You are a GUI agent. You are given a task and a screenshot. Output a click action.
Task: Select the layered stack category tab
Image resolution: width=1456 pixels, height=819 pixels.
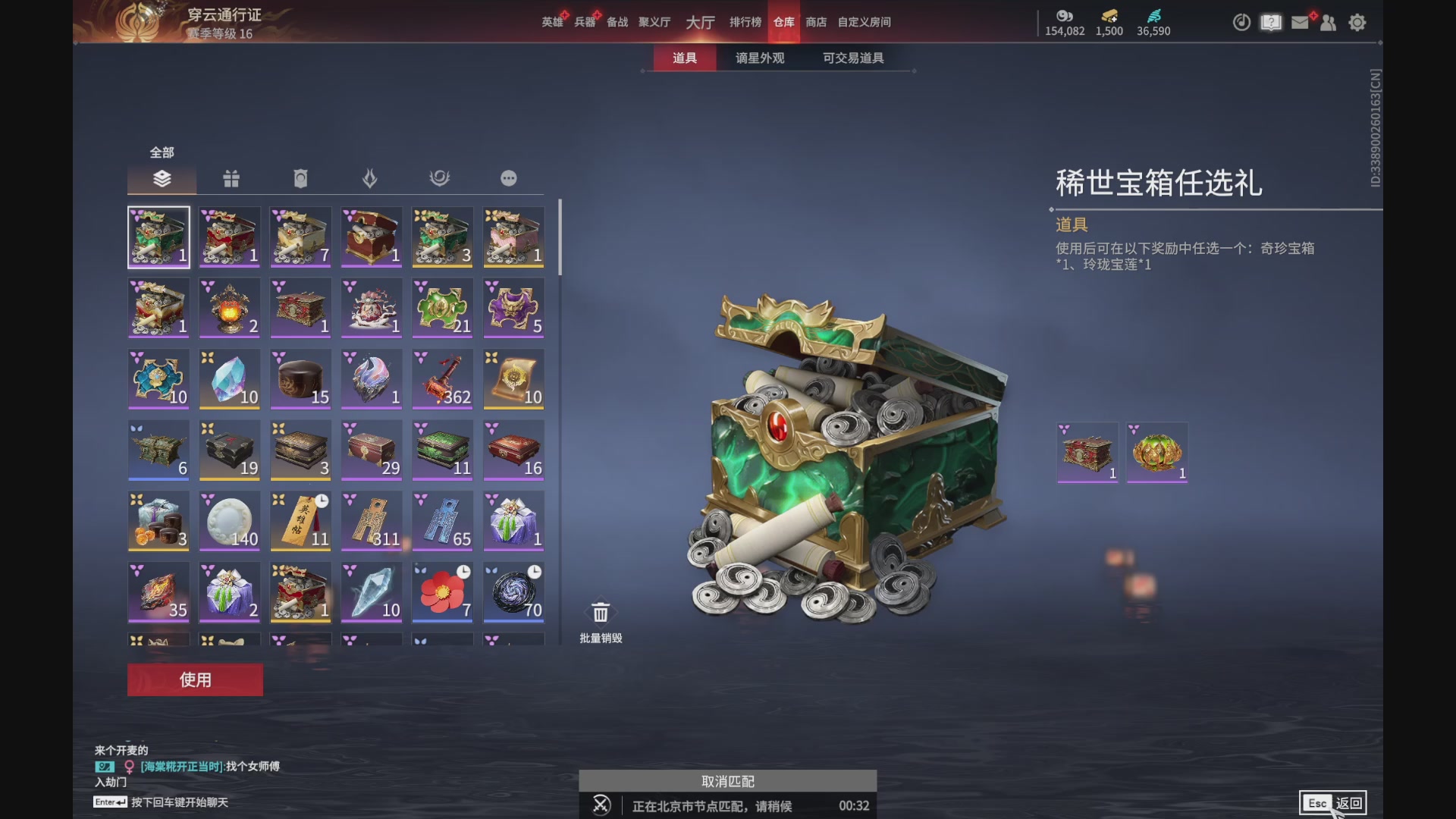[162, 179]
